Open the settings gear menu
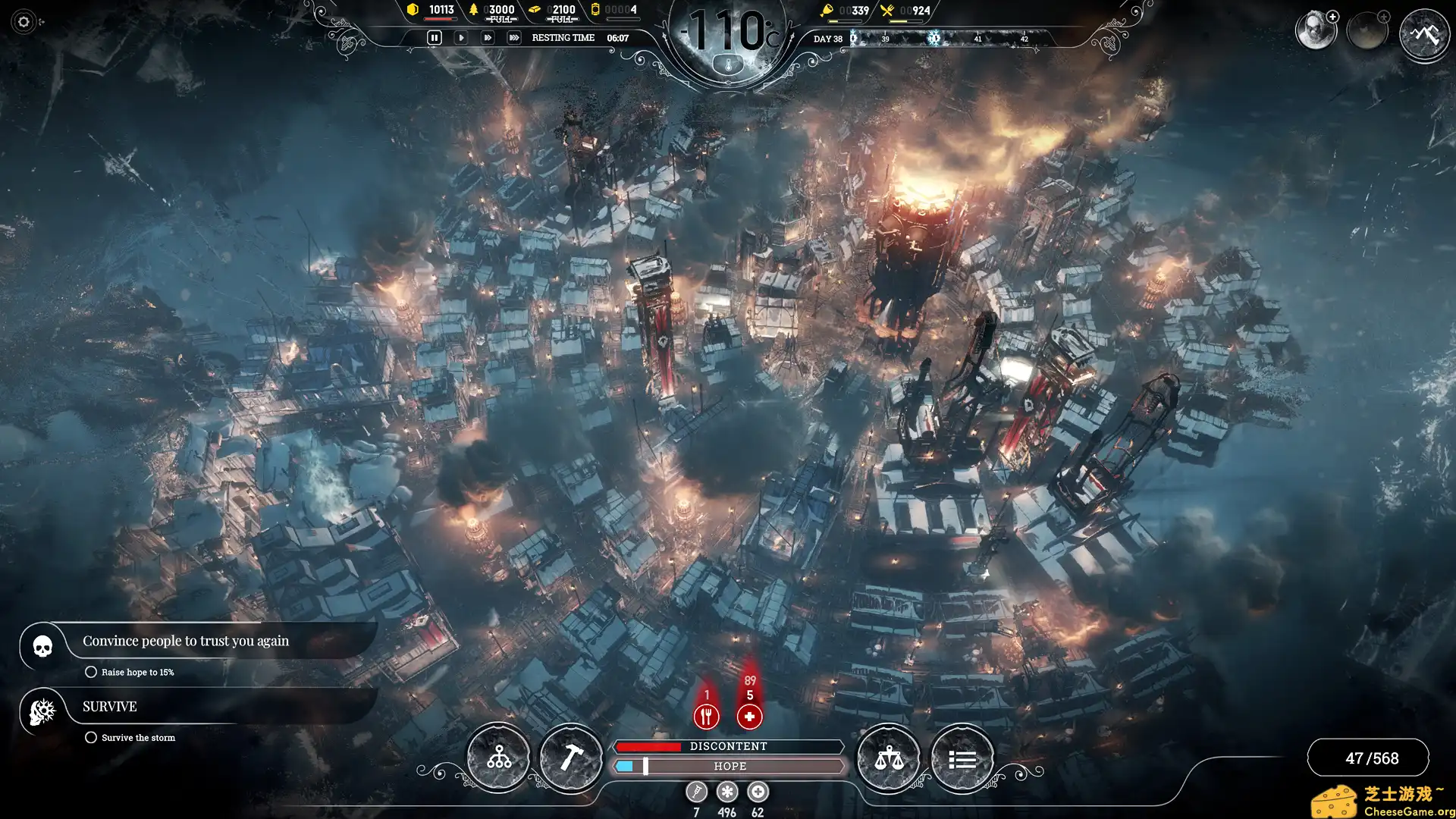 (23, 22)
